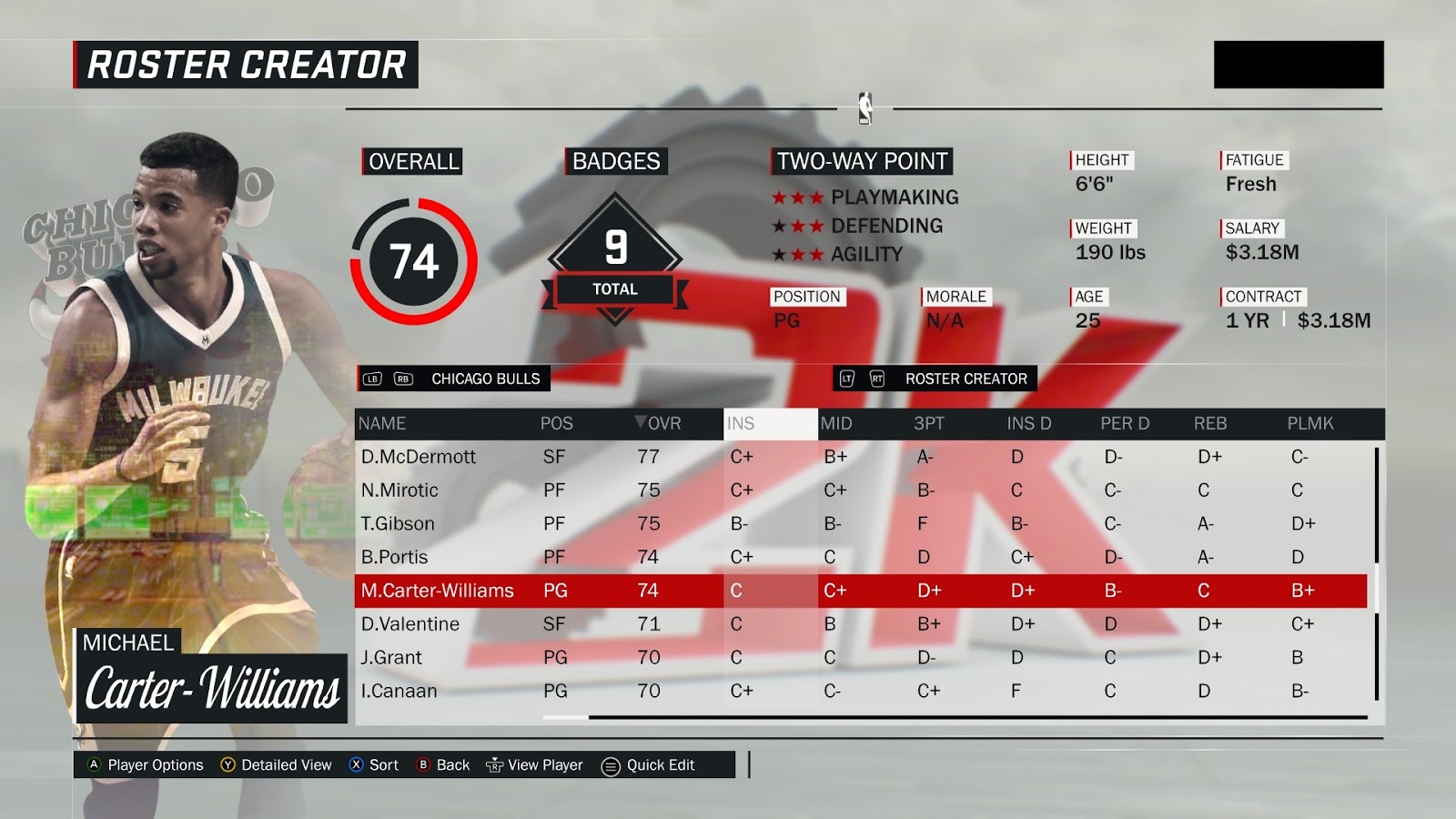Select D.McDermott's roster row
1456x819 pixels.
(x=419, y=457)
